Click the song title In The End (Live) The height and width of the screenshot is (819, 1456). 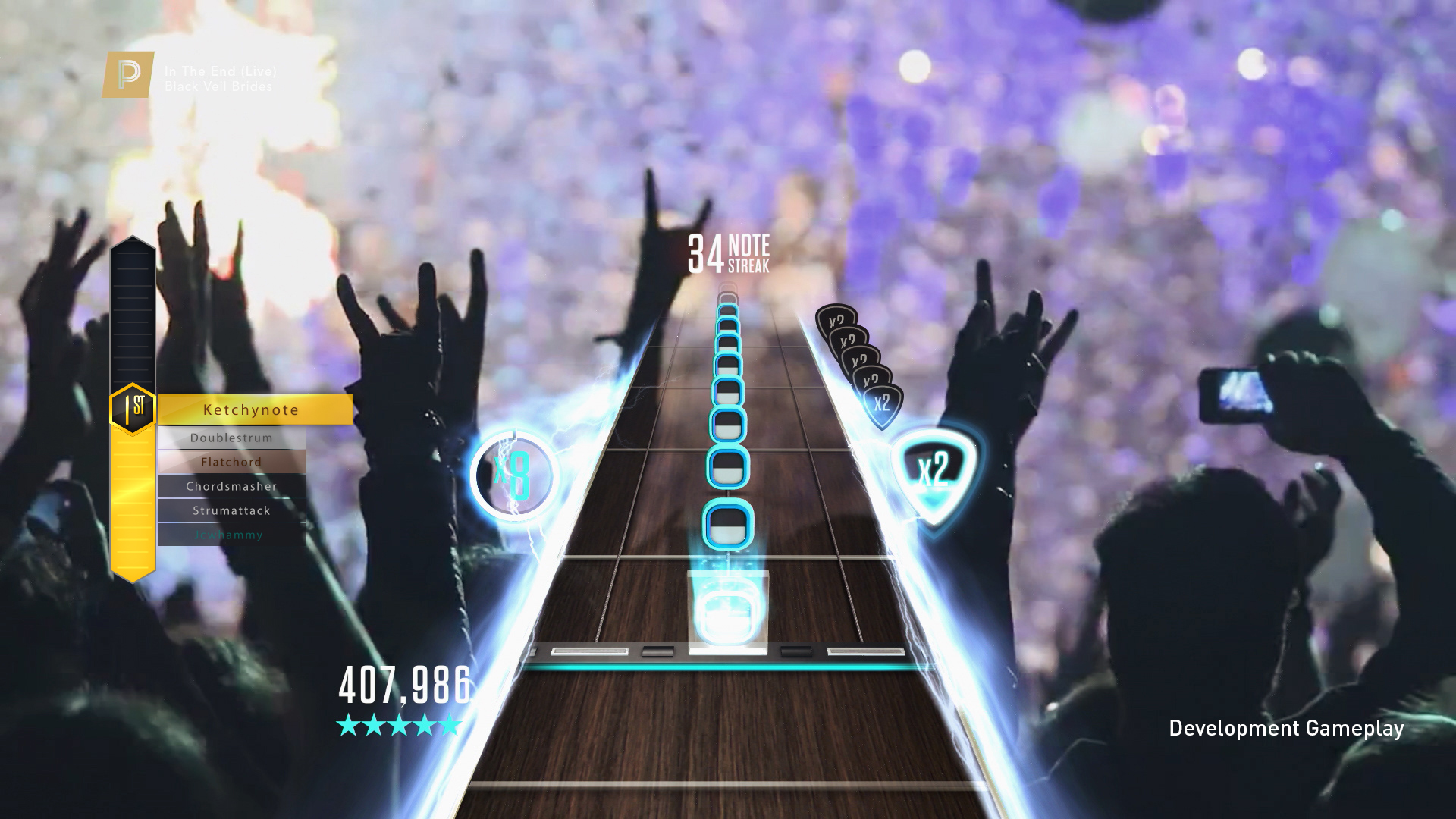[x=221, y=72]
